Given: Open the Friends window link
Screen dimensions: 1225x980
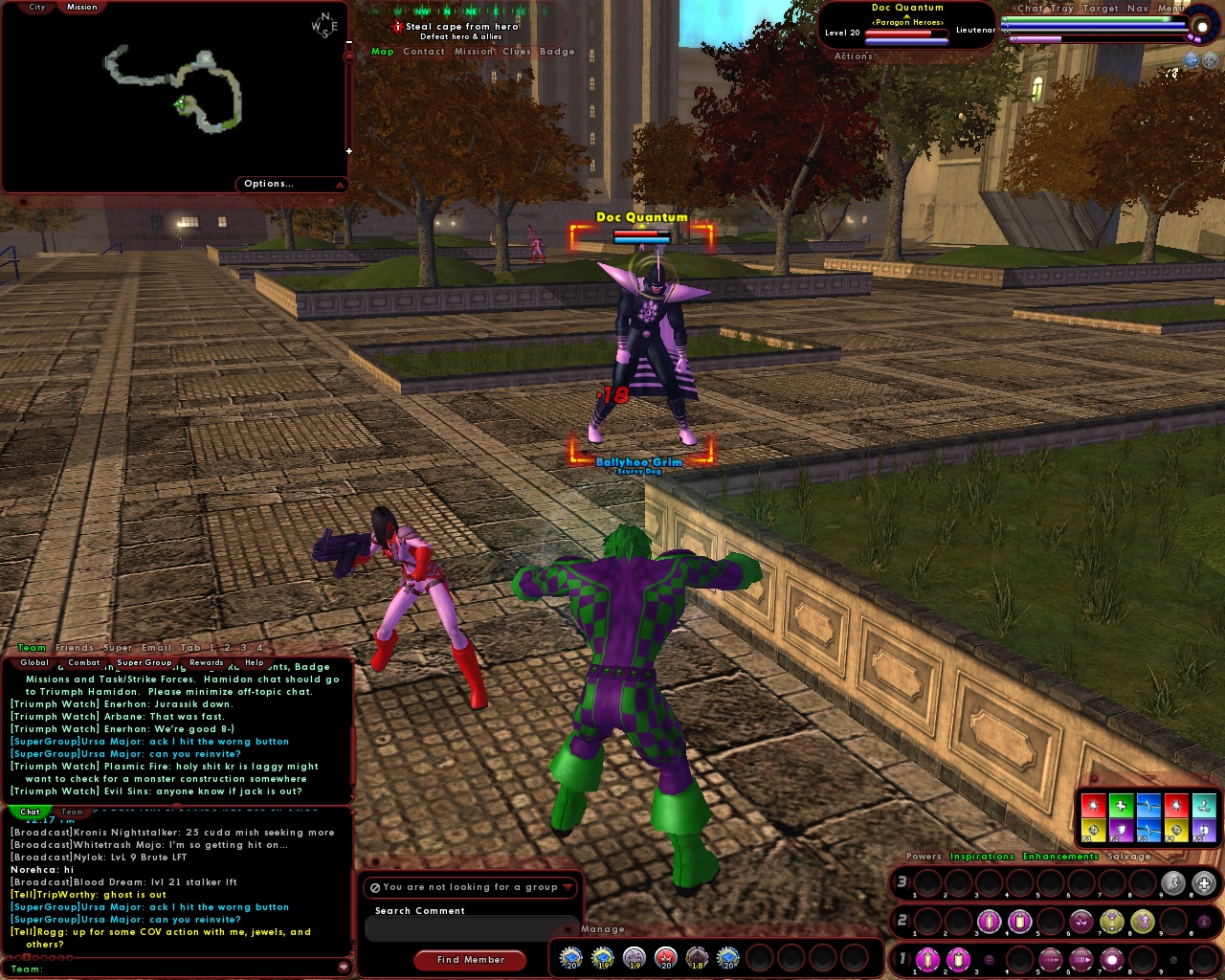Looking at the screenshot, I should pyautogui.click(x=75, y=648).
